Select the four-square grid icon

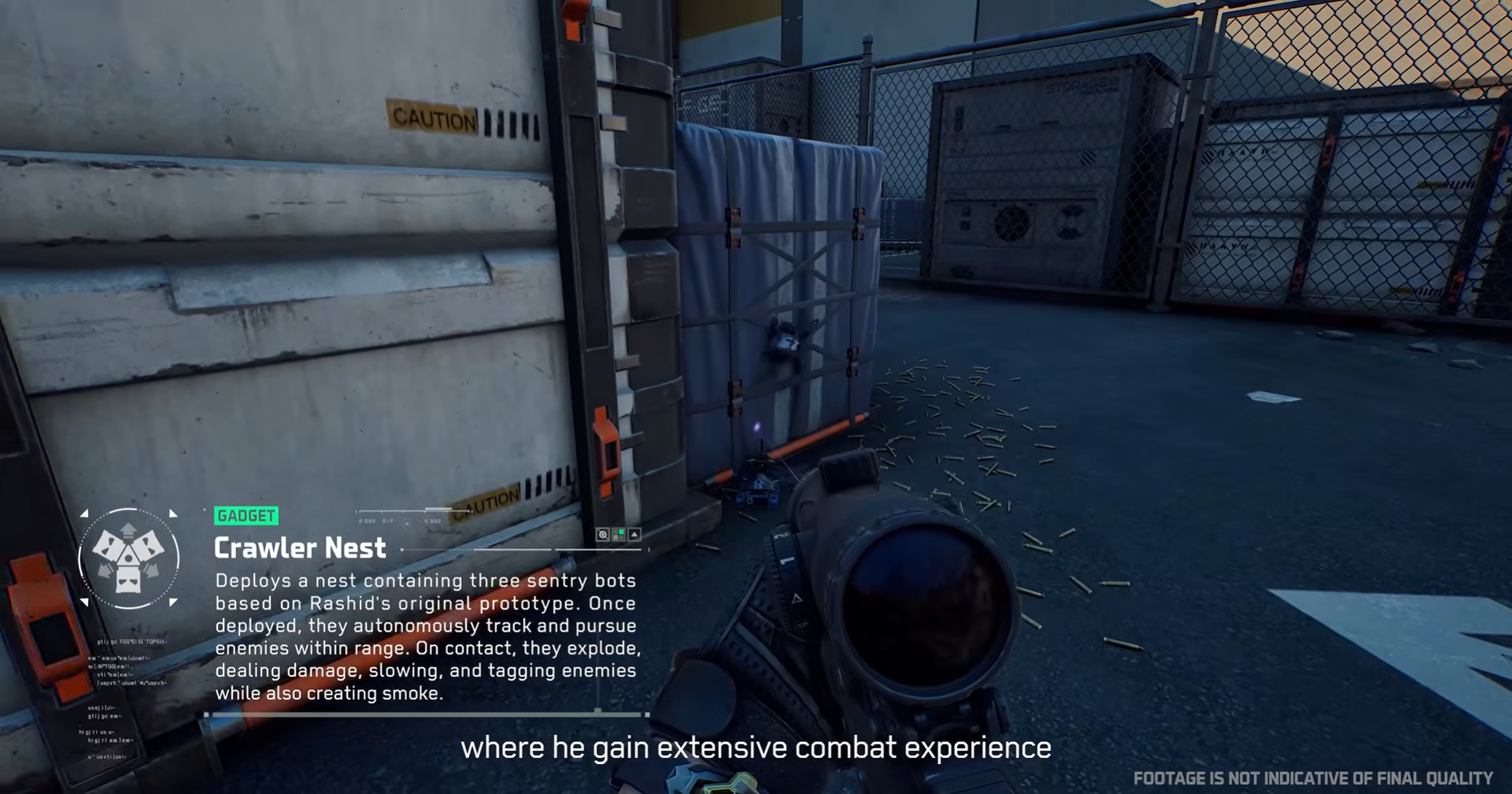[619, 535]
